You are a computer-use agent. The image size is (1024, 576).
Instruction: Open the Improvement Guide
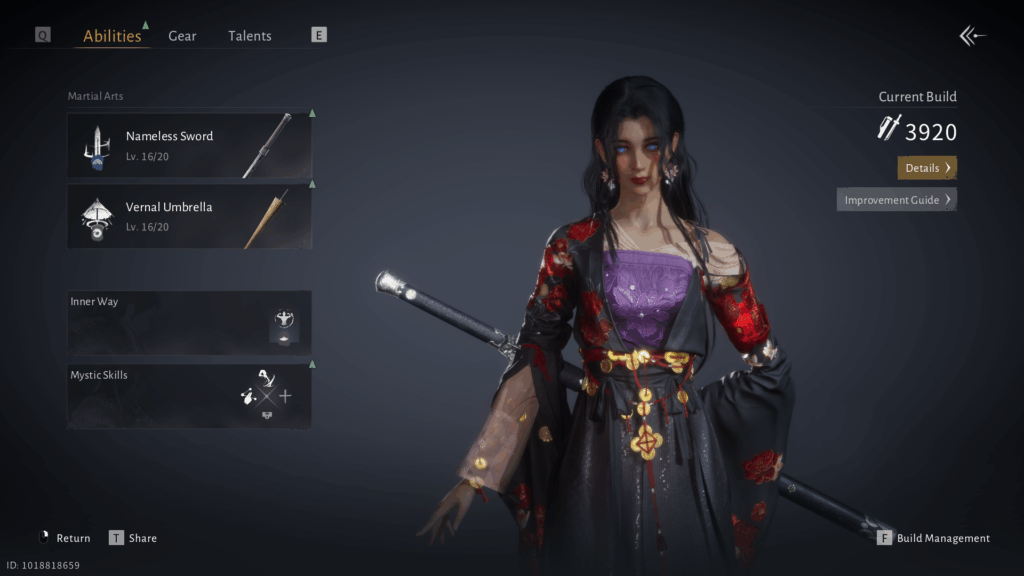(896, 200)
